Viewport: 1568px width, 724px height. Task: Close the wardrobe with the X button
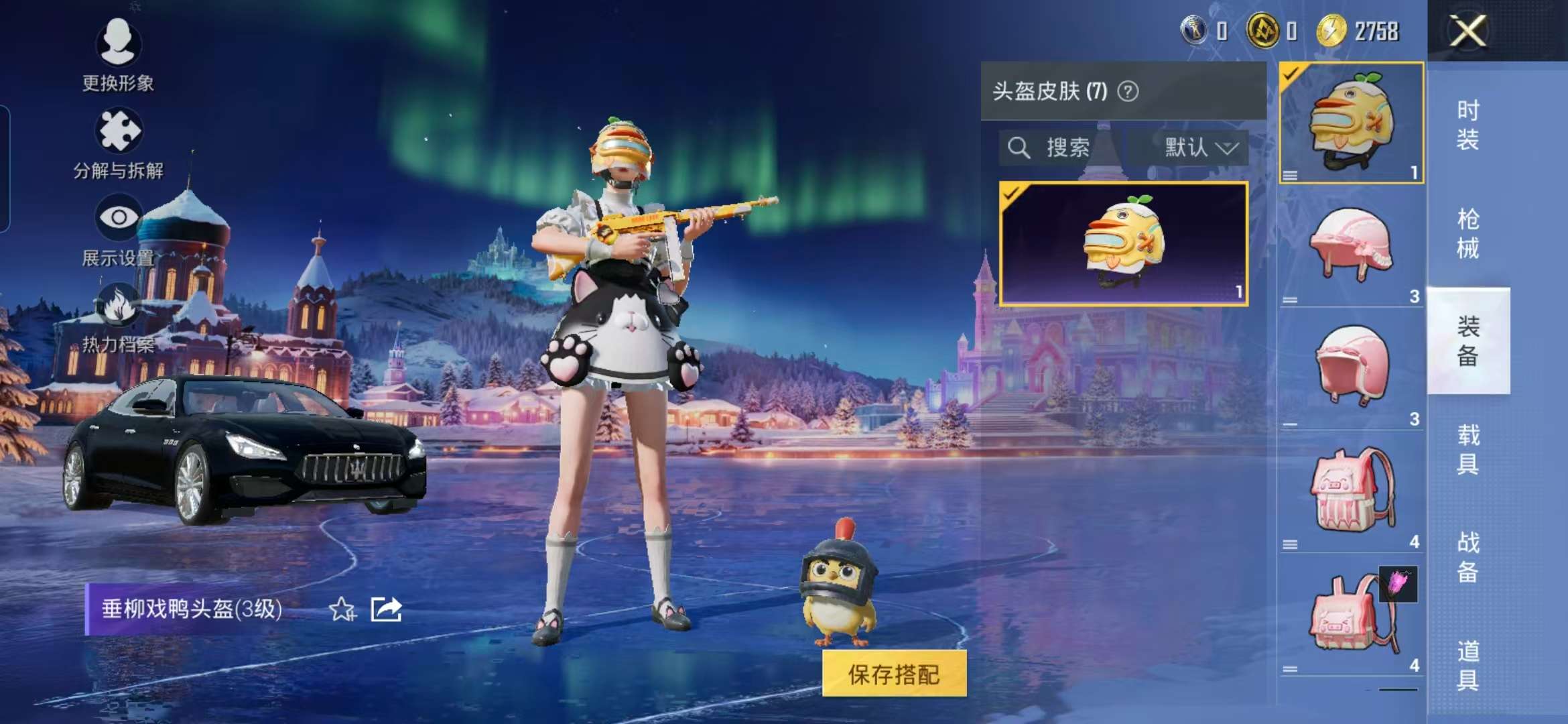click(x=1467, y=31)
